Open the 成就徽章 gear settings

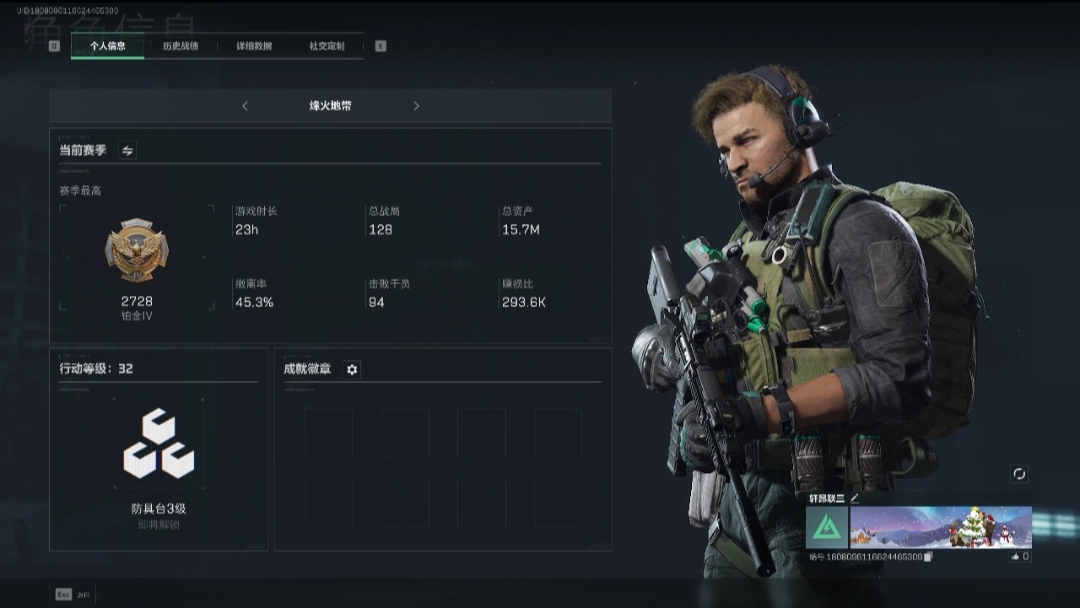coord(352,369)
